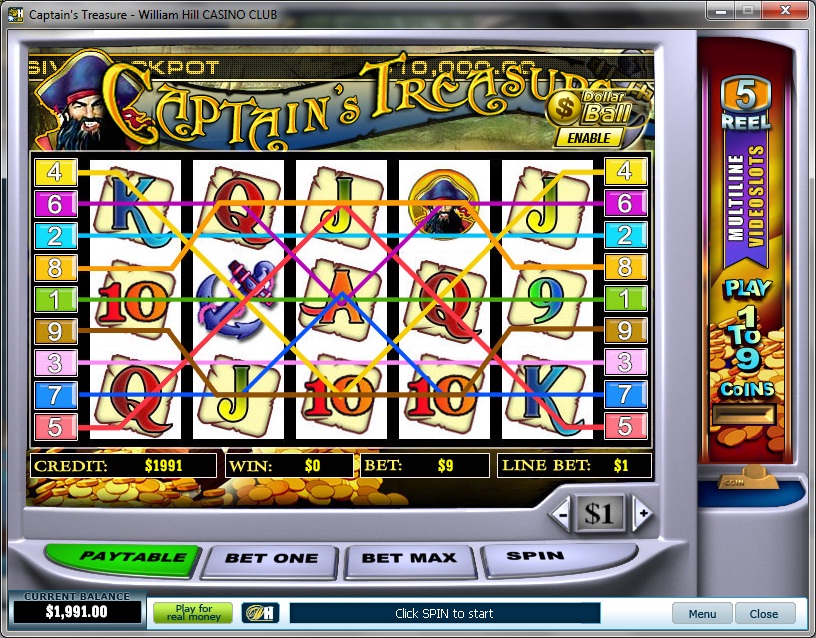Close the game using bottom Close button
Screen dimensions: 816x638
[x=764, y=614]
